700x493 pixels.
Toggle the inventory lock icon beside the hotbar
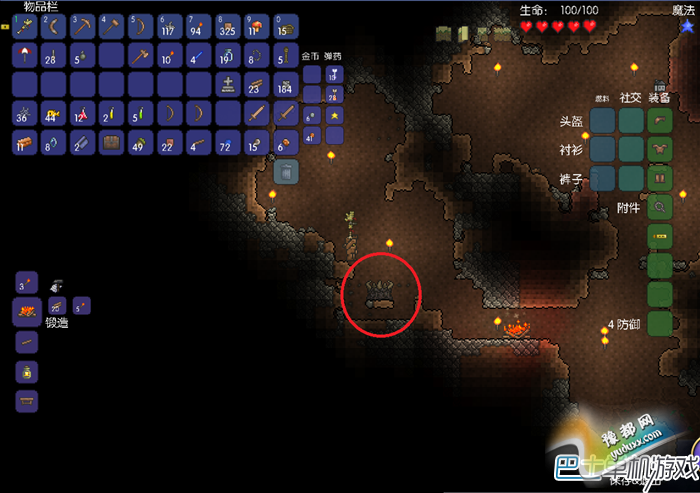coord(5,27)
